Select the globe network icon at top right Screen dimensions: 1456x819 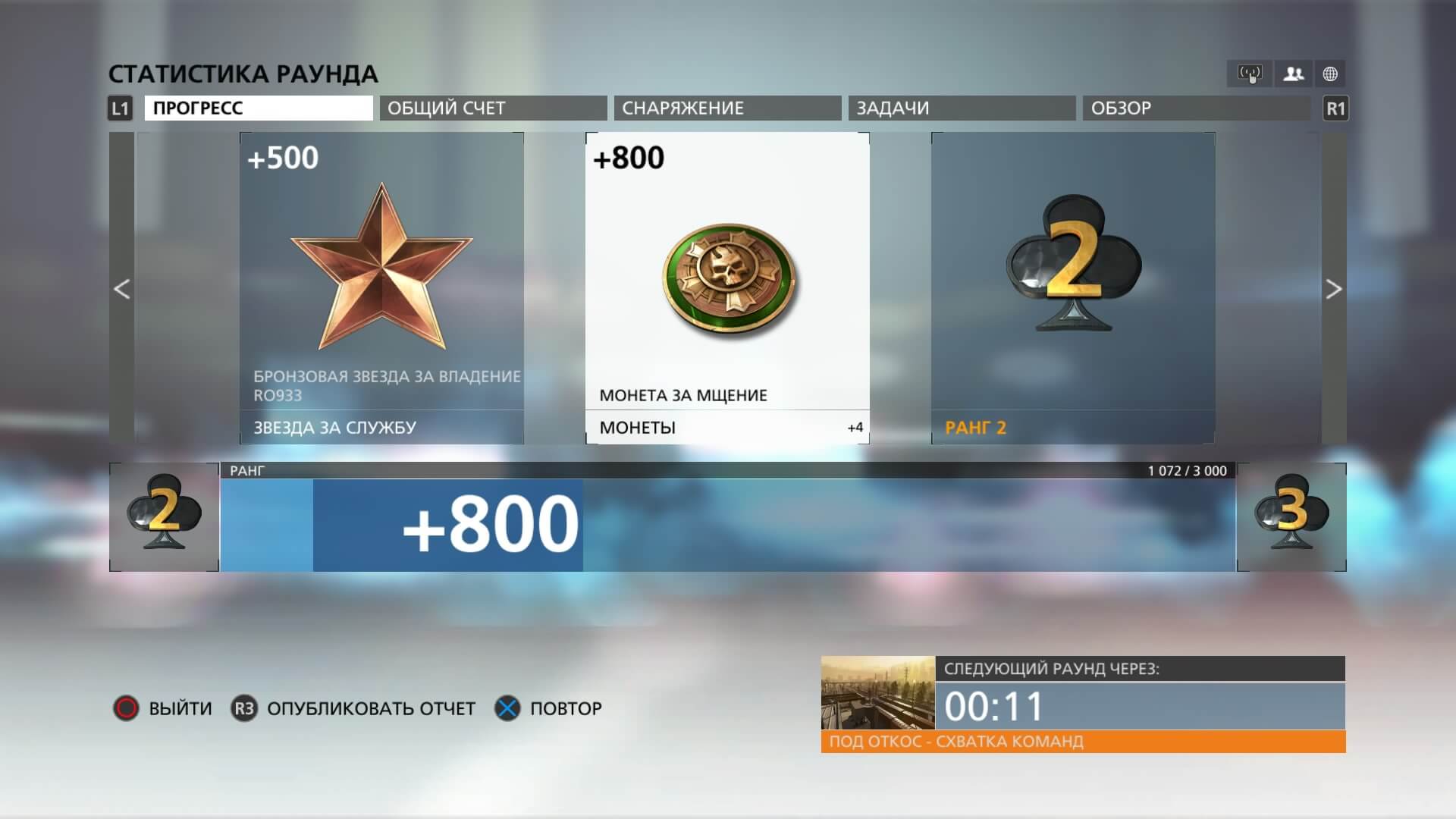coord(1332,73)
